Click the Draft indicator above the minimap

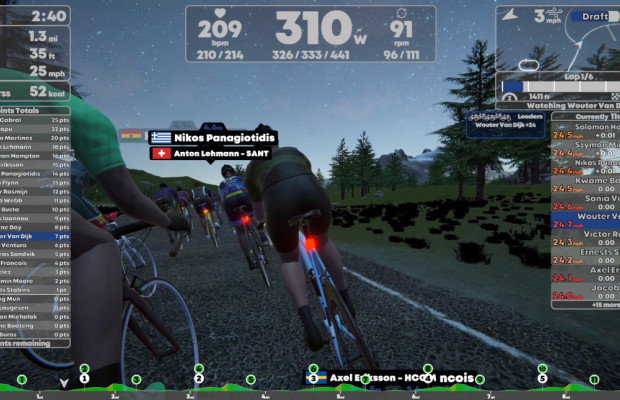pyautogui.click(x=592, y=16)
